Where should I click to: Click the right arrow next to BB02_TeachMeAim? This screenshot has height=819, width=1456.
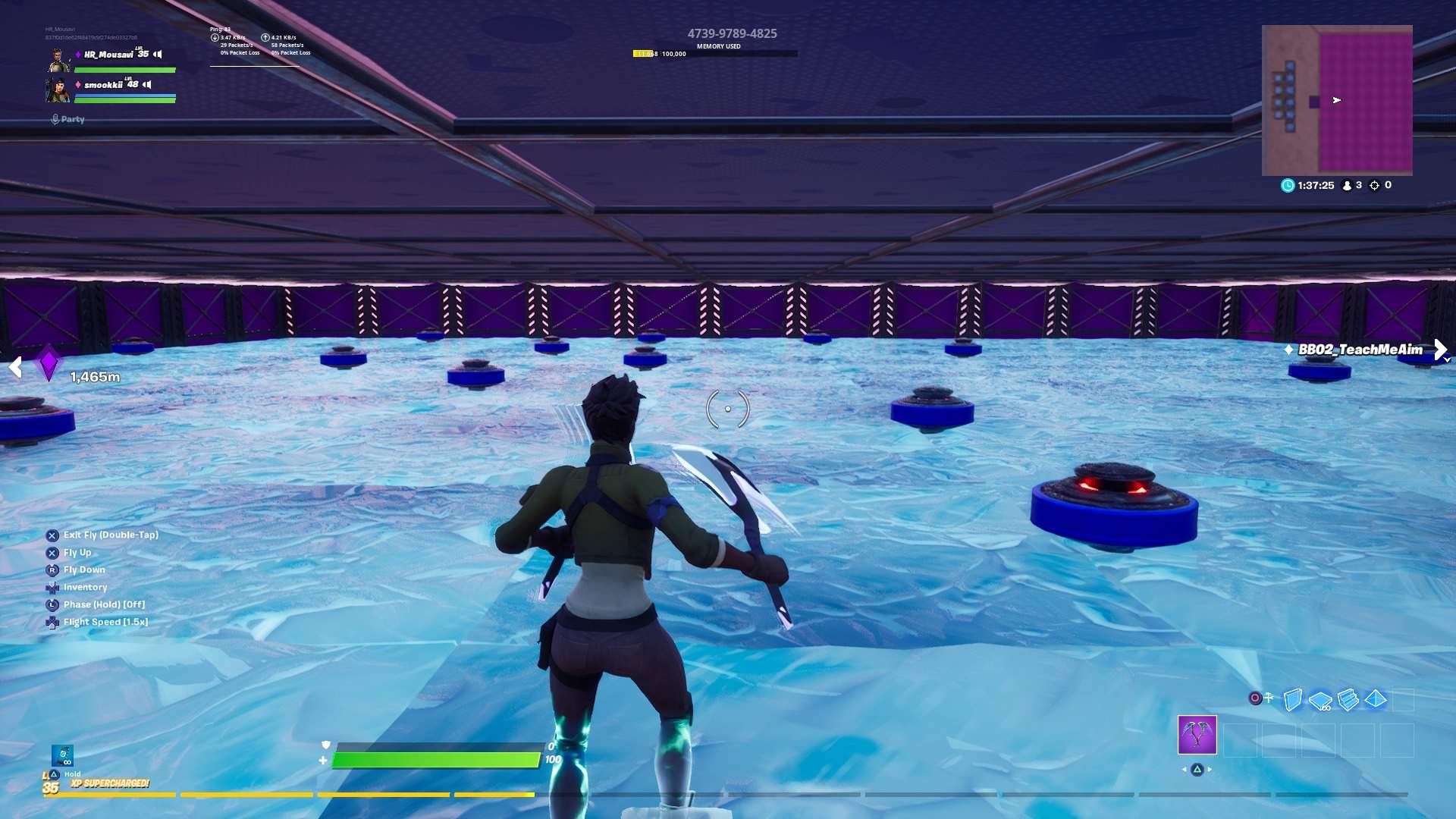1442,349
